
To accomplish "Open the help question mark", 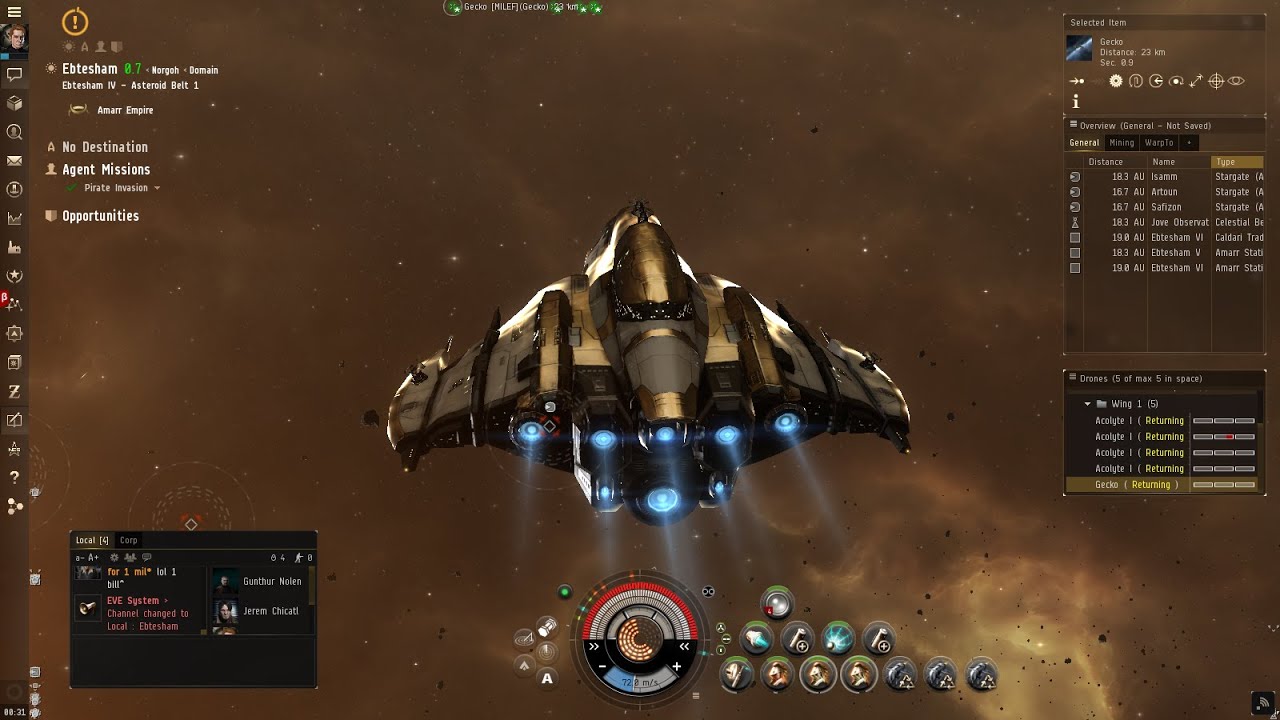I will tap(14, 477).
